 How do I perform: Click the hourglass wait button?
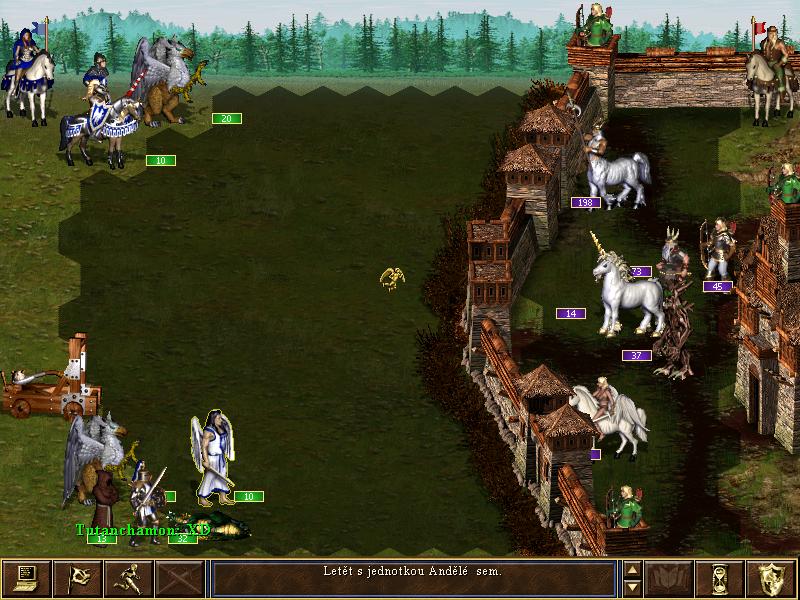click(x=718, y=578)
